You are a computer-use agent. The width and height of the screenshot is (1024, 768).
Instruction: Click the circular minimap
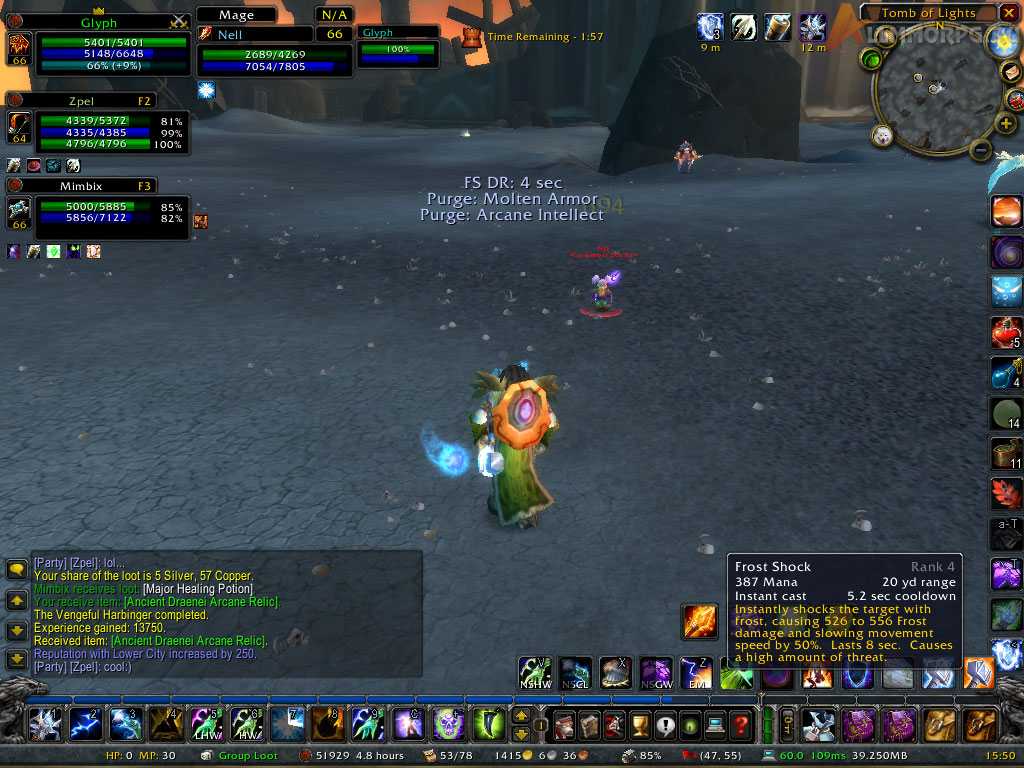[933, 92]
